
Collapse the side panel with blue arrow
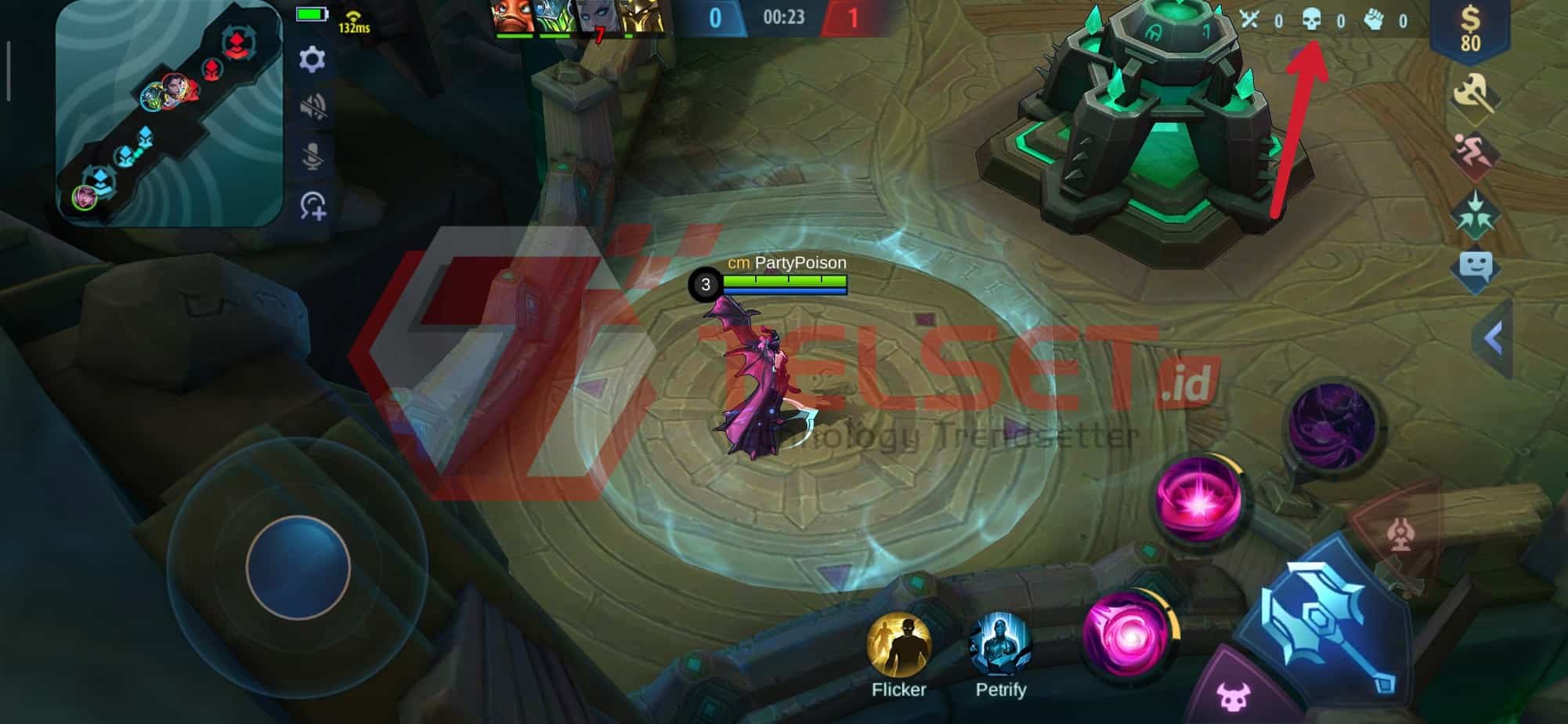1493,339
